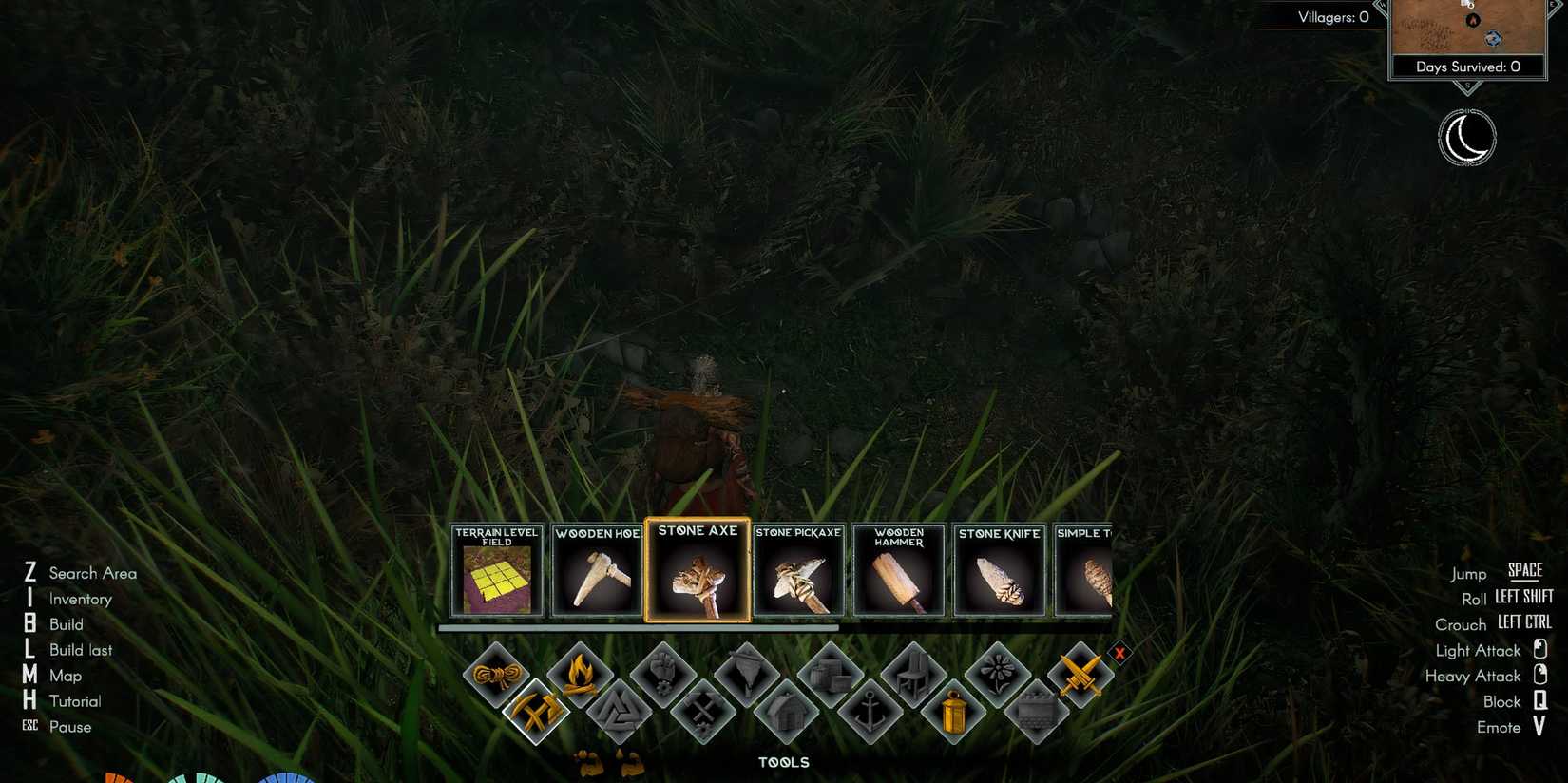Screen dimensions: 1568x783
Task: Select the Stone Knife
Action: tap(1000, 570)
